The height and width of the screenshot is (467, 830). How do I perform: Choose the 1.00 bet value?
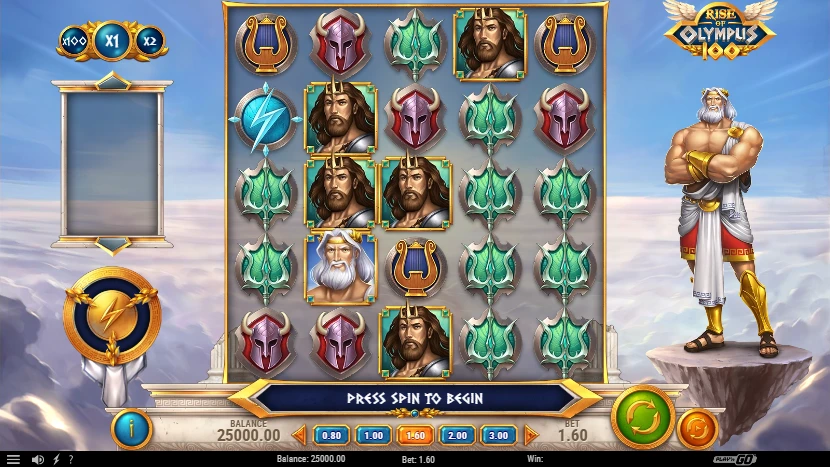373,435
